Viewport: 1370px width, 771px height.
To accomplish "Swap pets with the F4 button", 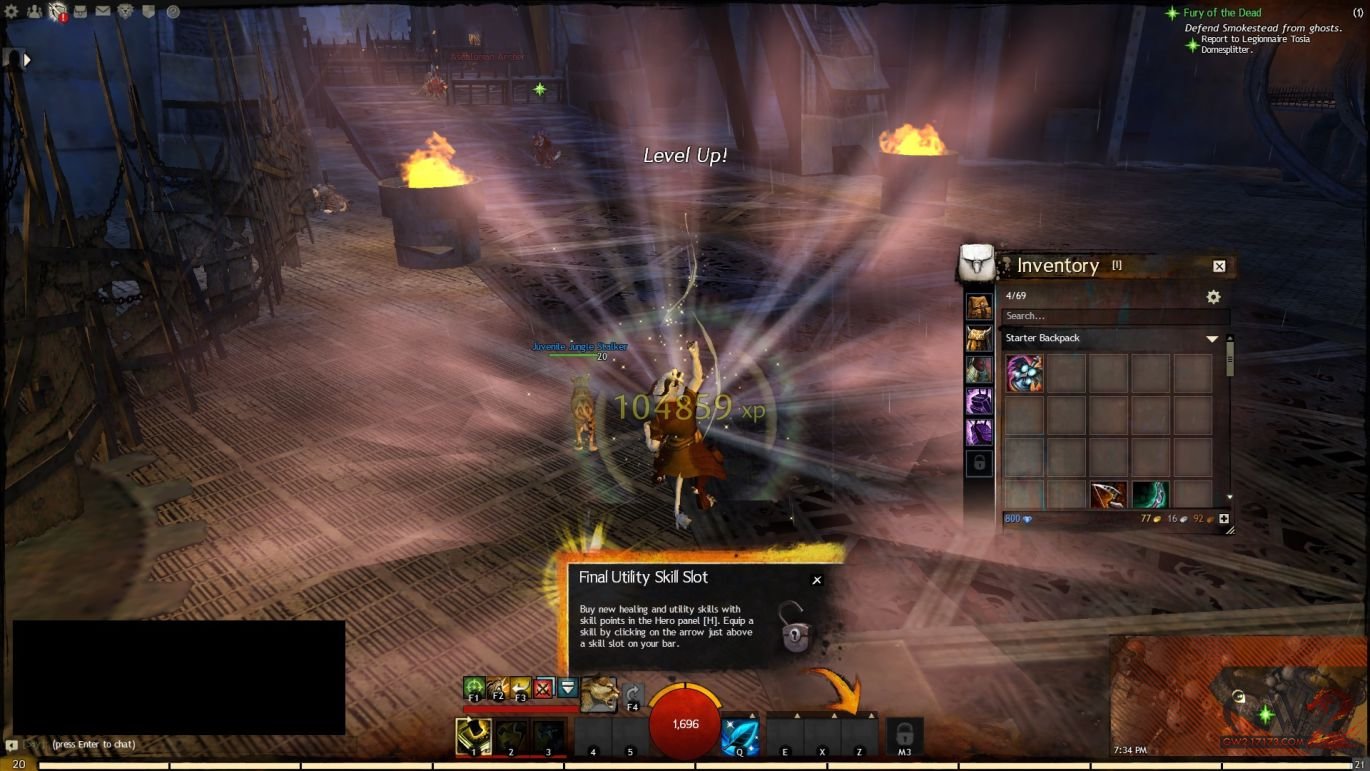I will point(632,694).
